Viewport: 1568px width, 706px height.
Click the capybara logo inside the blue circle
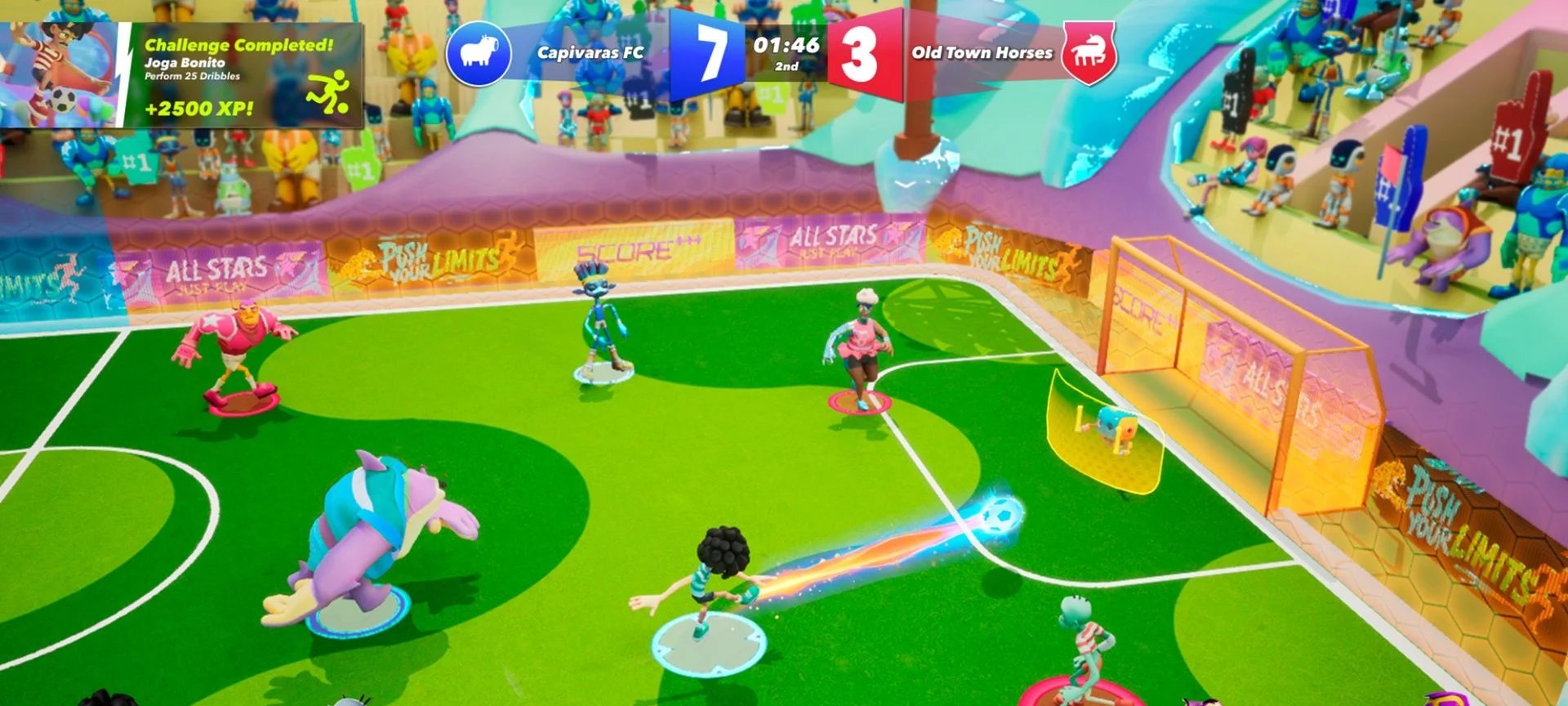(x=479, y=49)
